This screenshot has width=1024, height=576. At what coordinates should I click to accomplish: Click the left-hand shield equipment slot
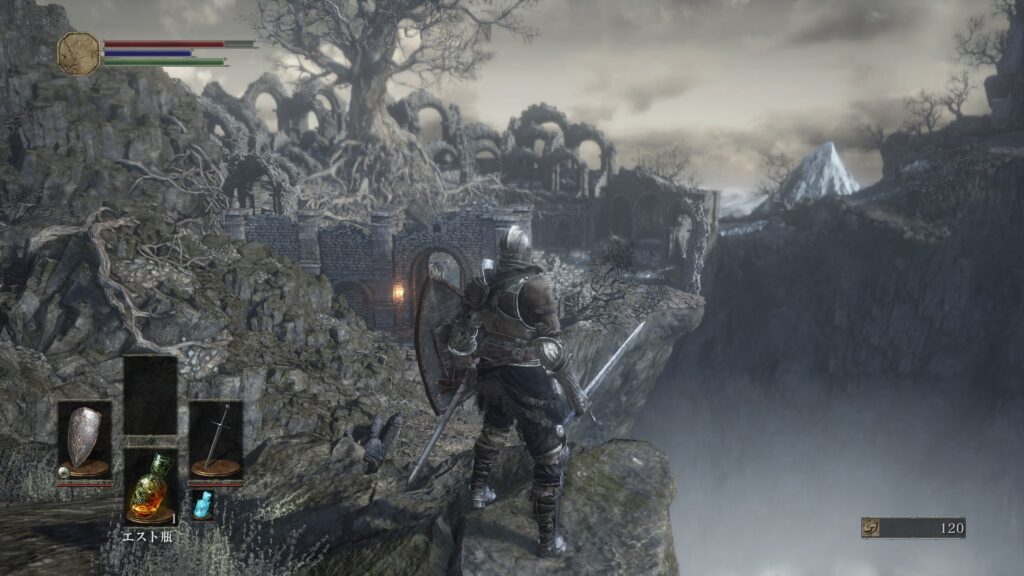click(x=83, y=440)
